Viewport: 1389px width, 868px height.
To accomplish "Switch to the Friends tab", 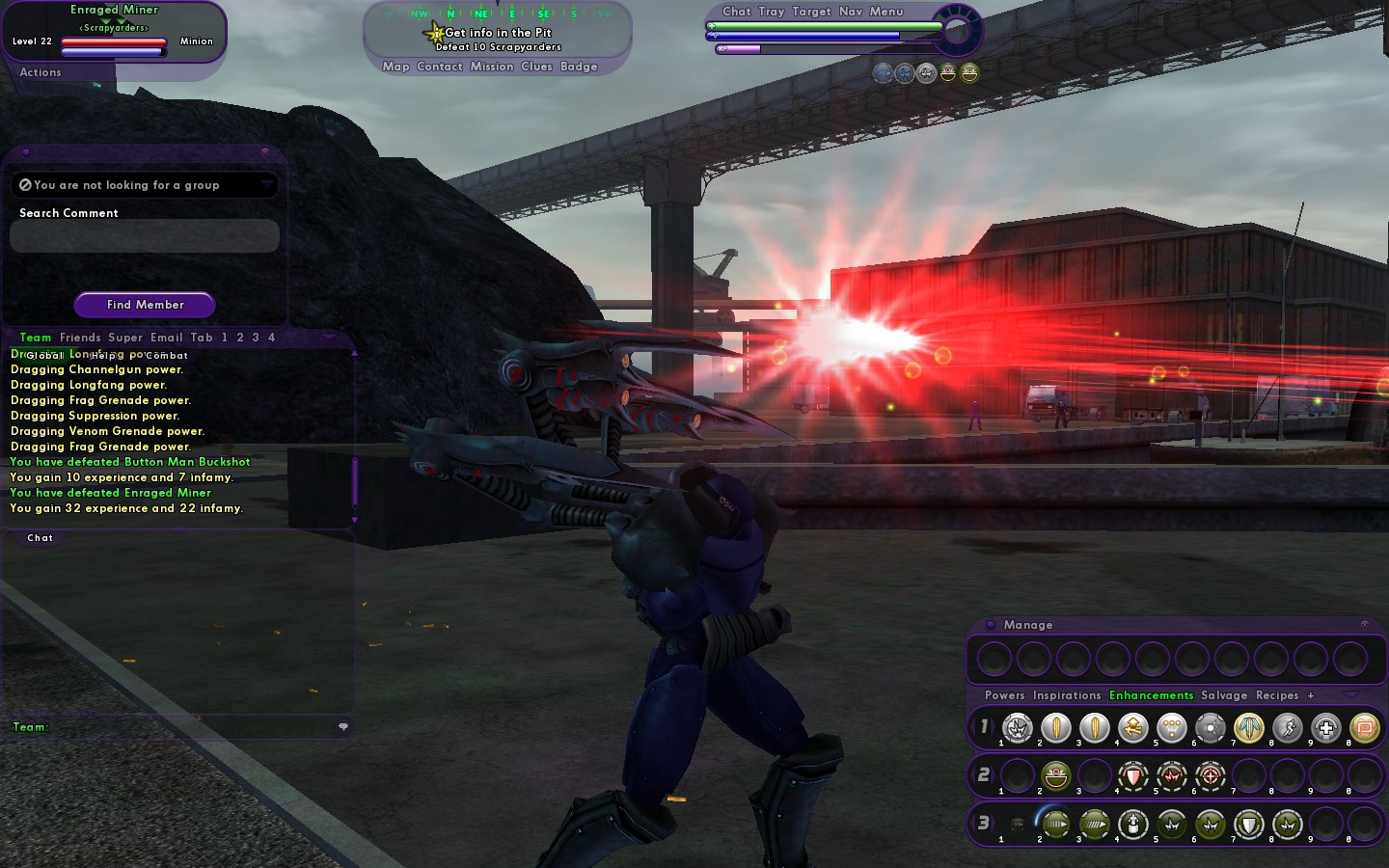I will coord(80,338).
